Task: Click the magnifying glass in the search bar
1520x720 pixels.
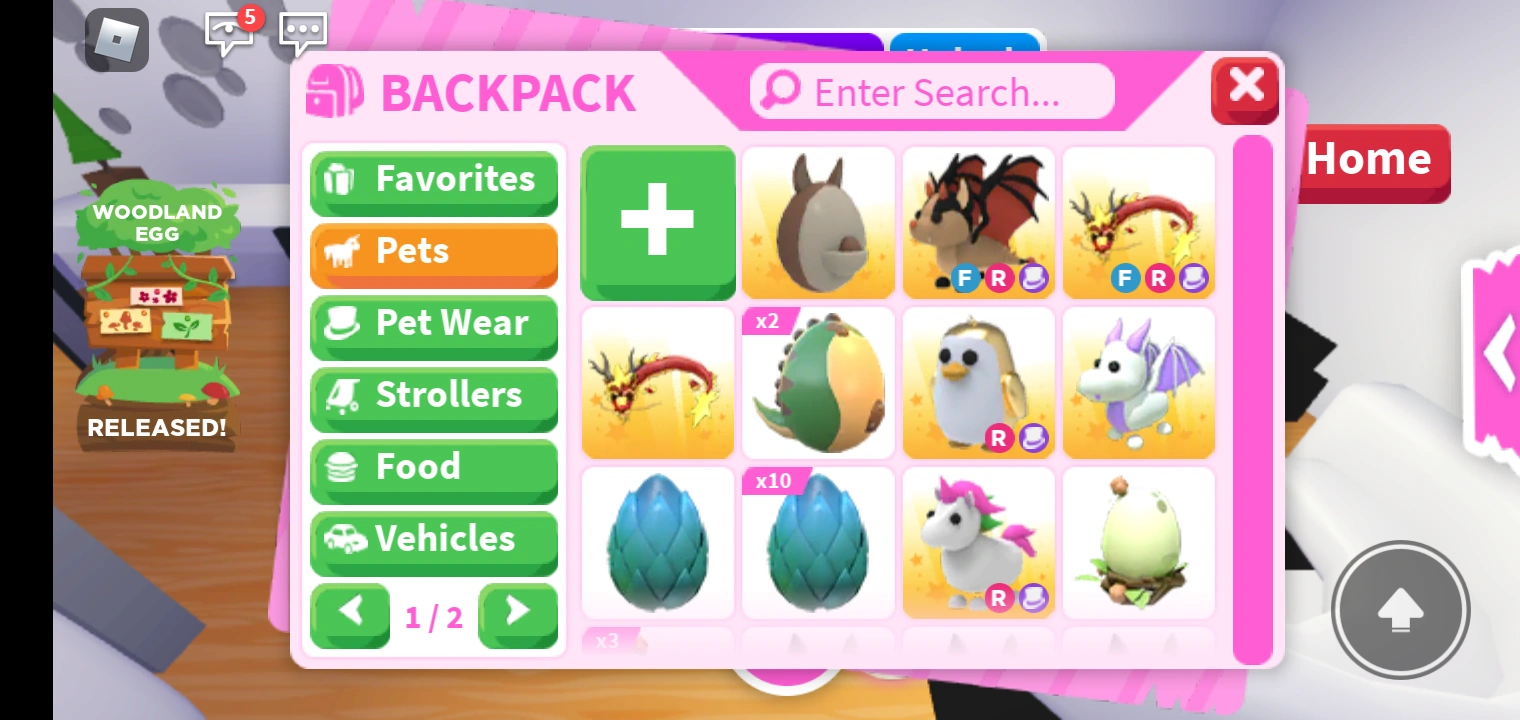Action: coord(780,91)
